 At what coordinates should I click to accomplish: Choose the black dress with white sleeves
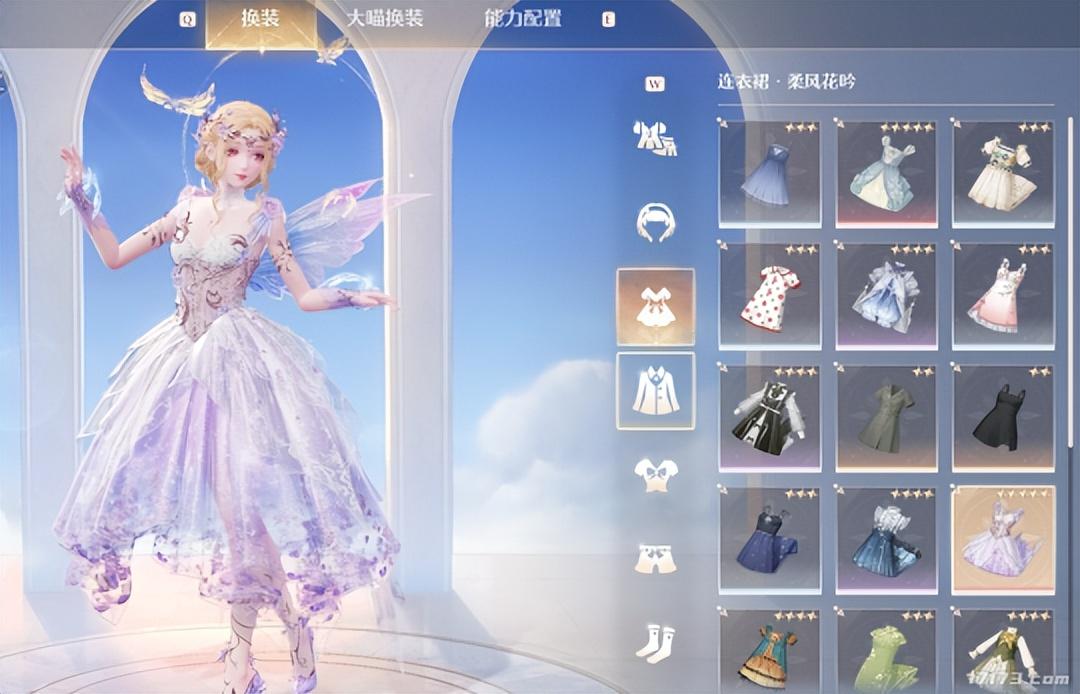769,418
